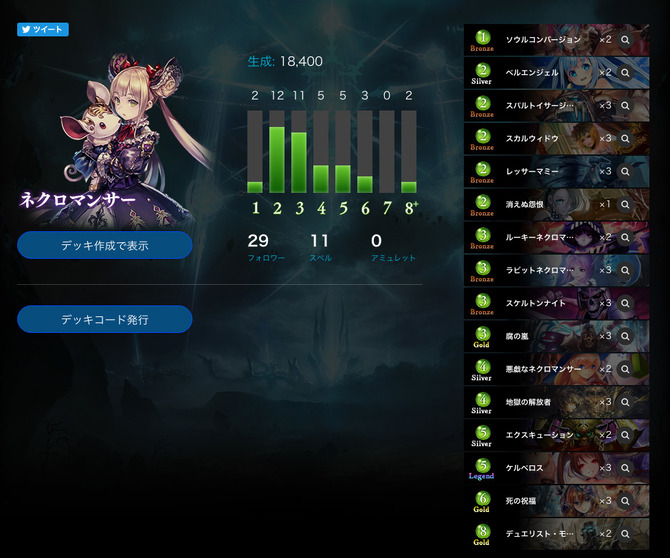Magnify the ベルエンジェル card
The height and width of the screenshot is (558, 670).
625,73
